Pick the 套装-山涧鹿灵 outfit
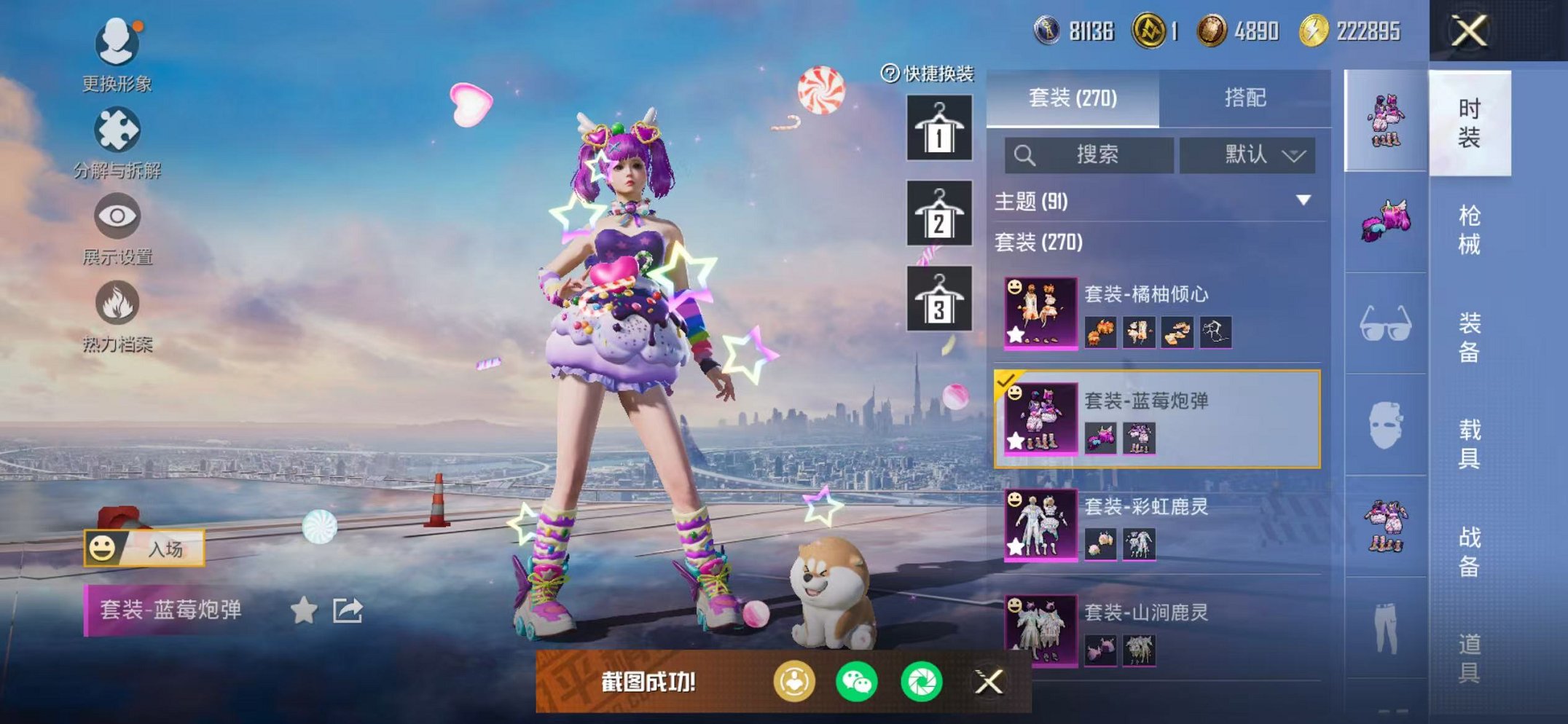Screen dimensions: 1568x724 pyautogui.click(x=1159, y=630)
